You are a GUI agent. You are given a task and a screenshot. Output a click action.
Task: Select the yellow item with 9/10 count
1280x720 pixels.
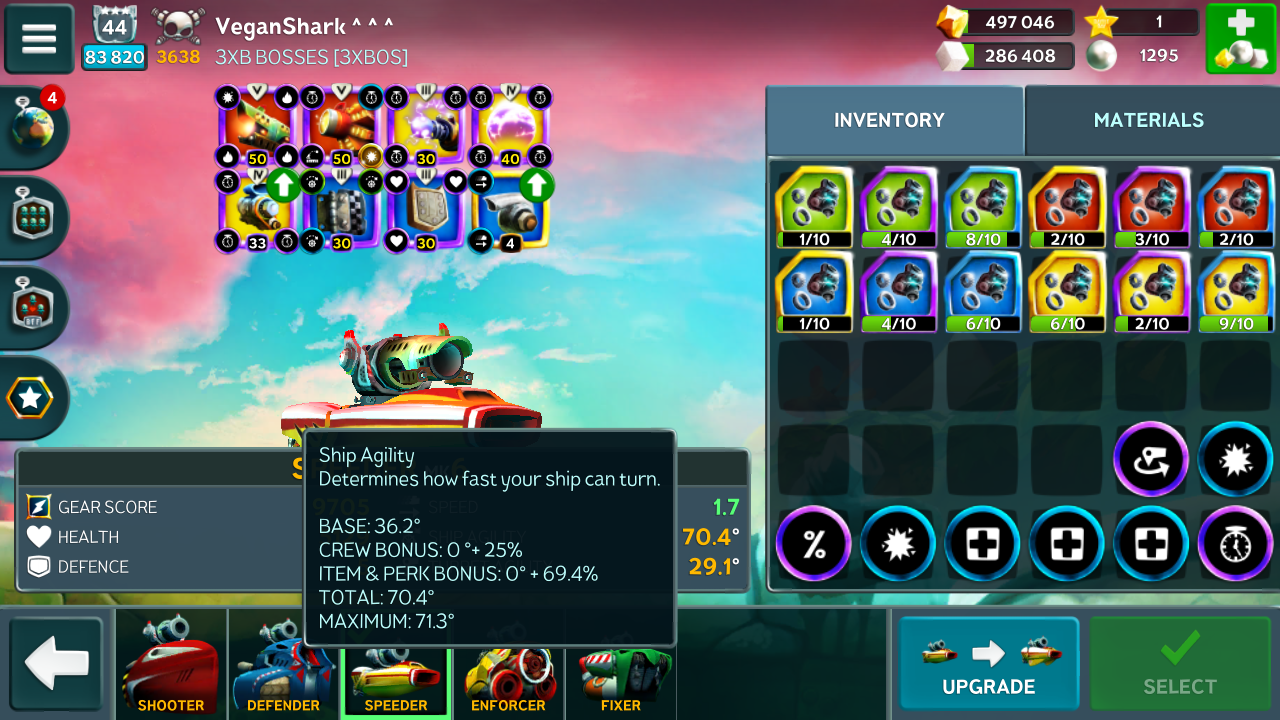click(x=1236, y=291)
